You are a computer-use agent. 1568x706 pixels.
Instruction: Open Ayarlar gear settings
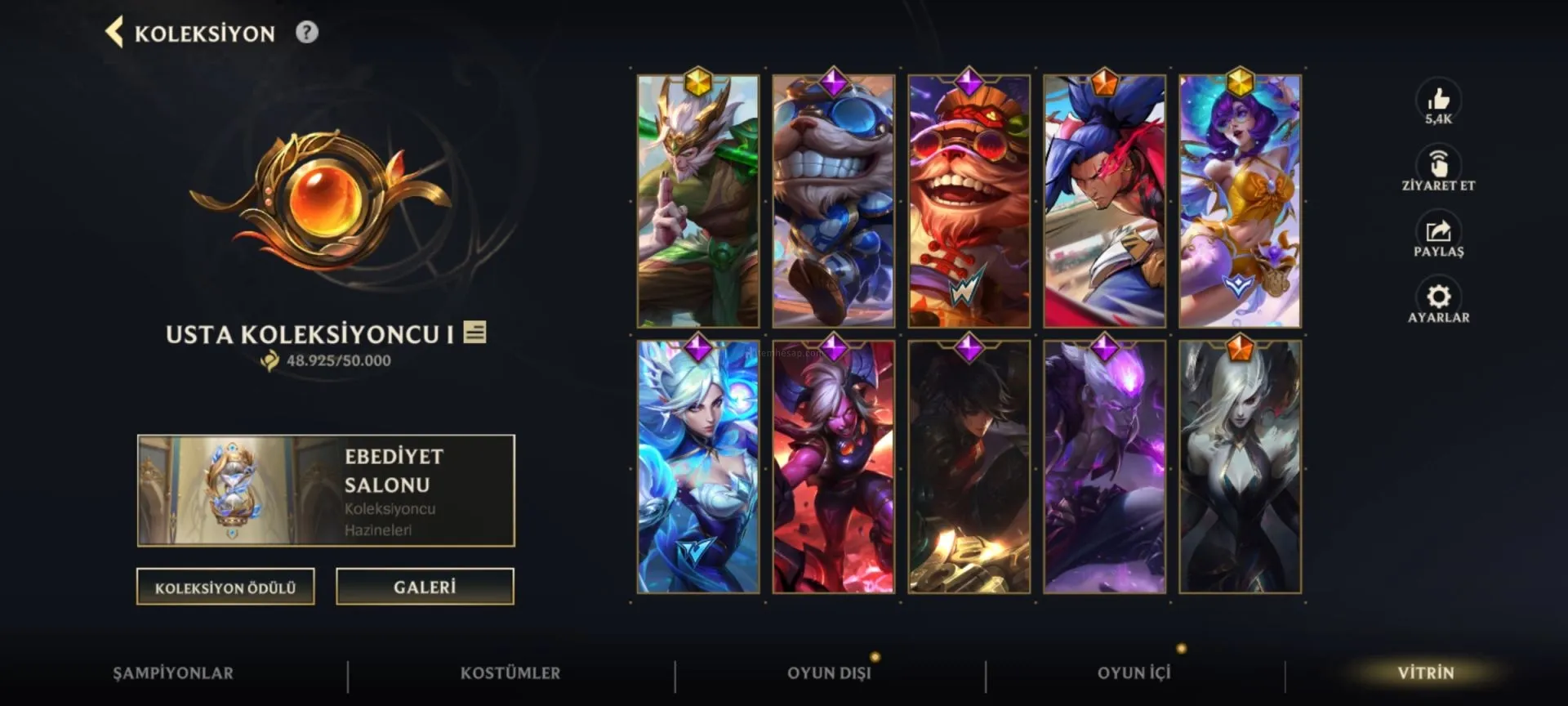(x=1438, y=297)
